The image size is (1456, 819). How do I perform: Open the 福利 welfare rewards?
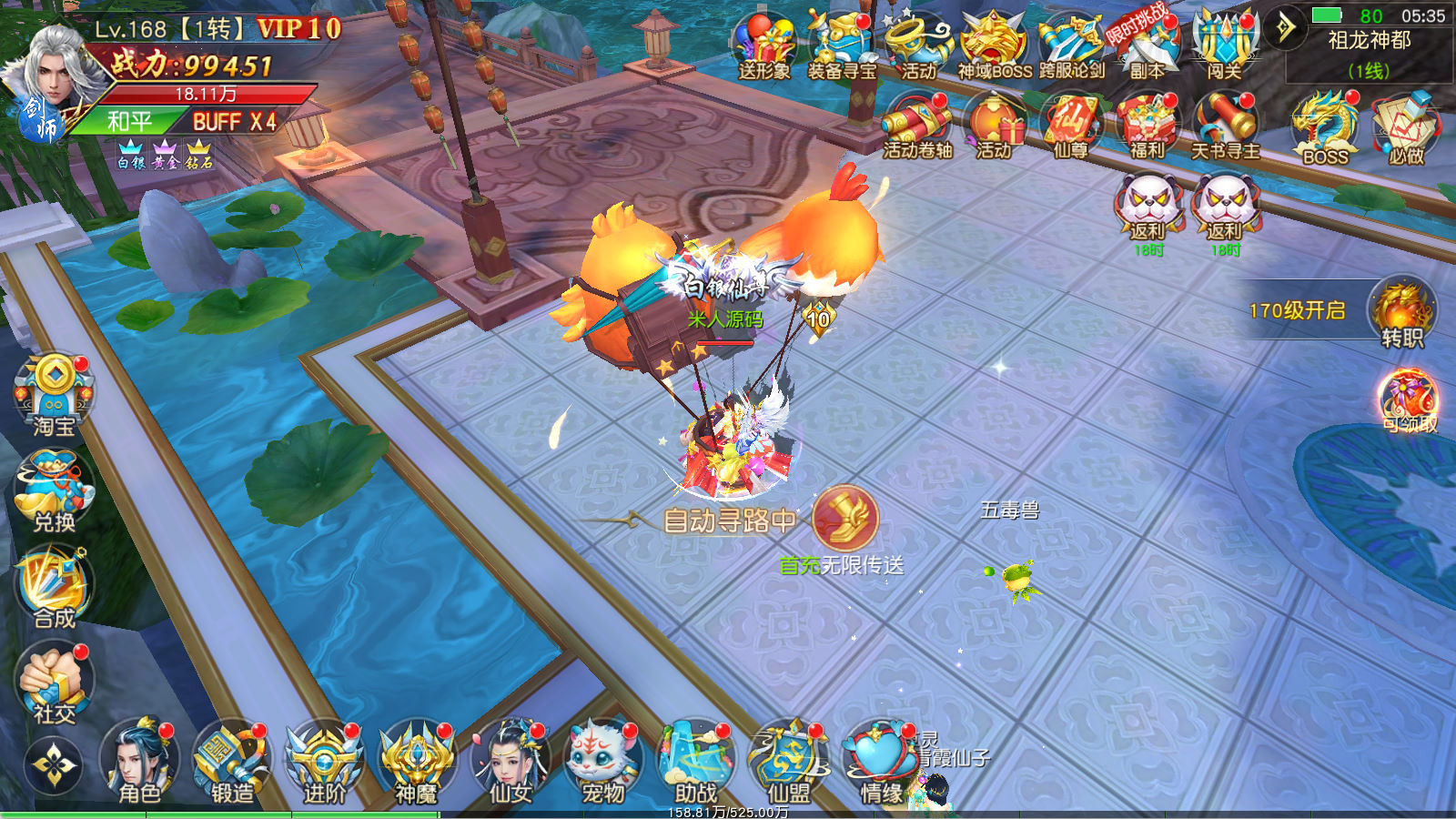(1147, 126)
